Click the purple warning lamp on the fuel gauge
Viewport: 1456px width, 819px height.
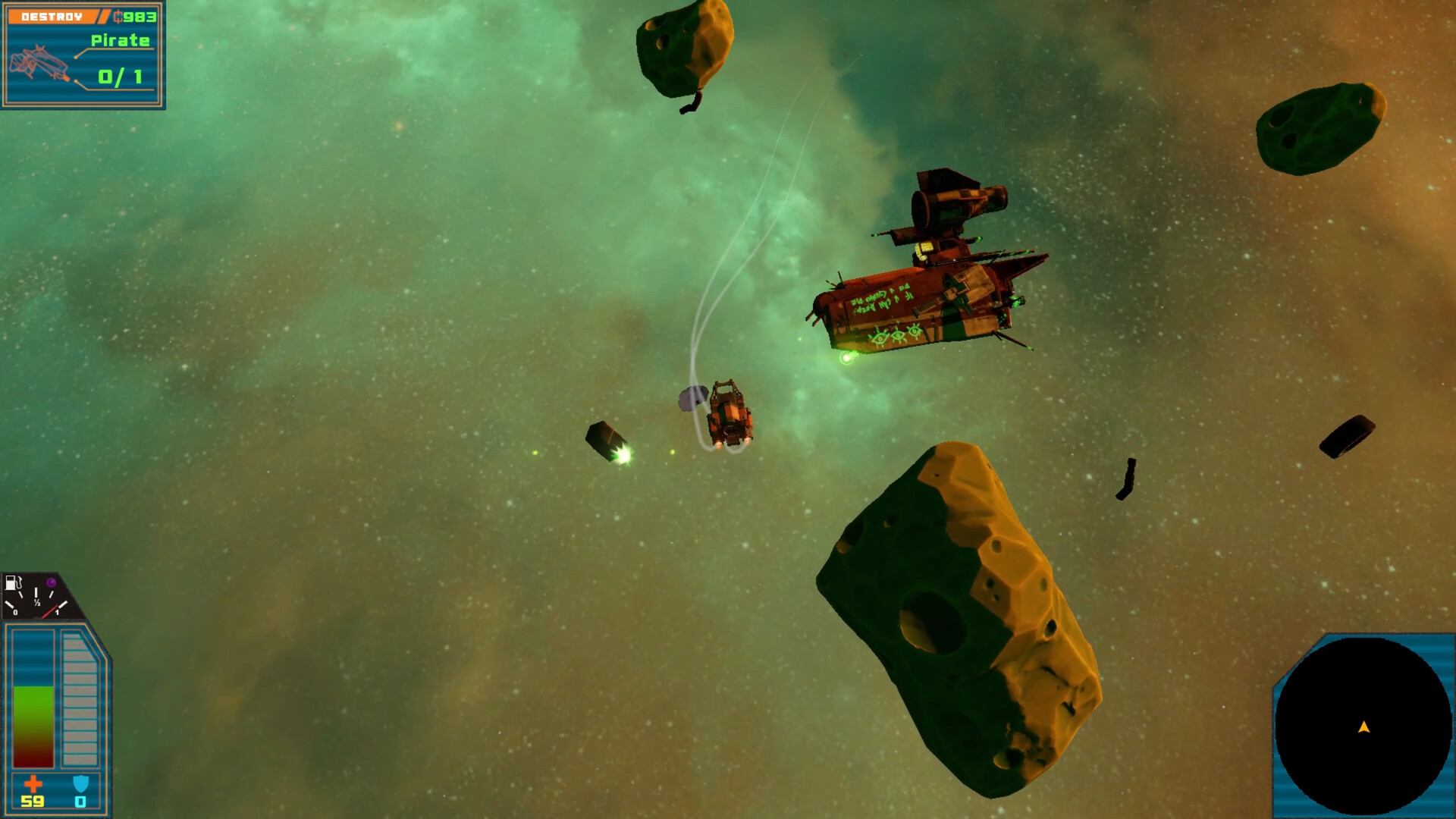[51, 582]
